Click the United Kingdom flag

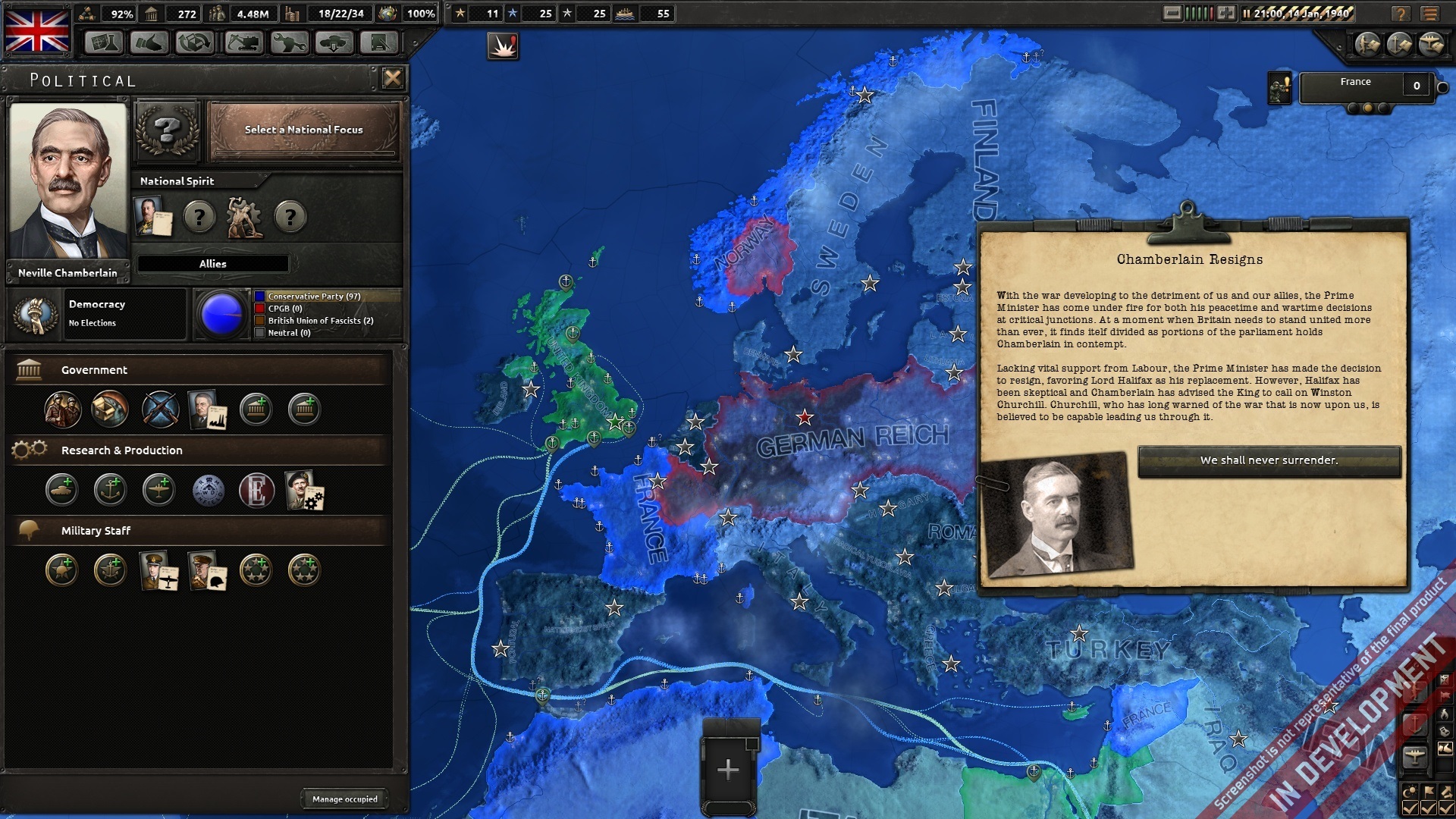(37, 30)
